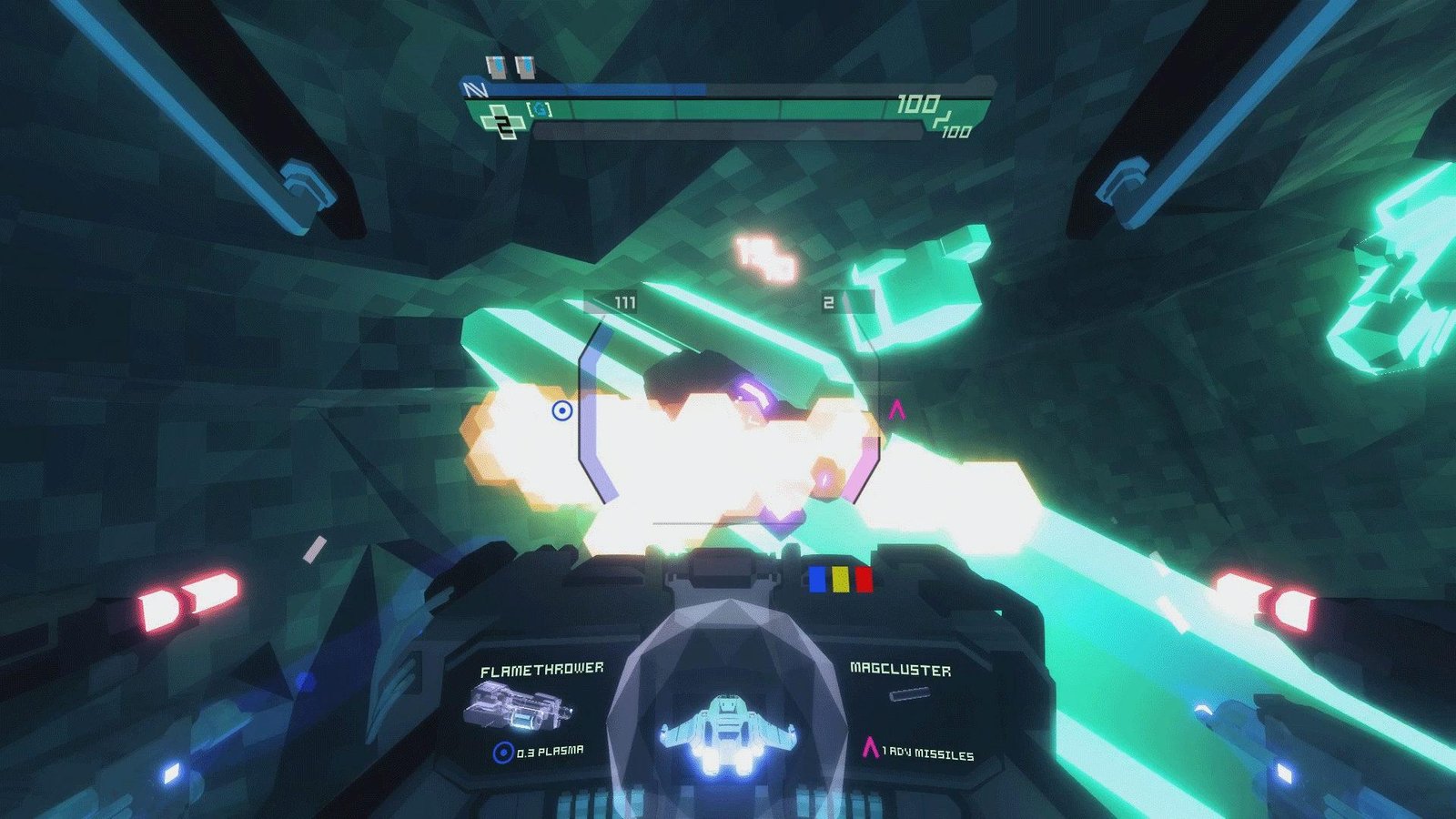Select the MAGCLUSTER label text

[901, 669]
